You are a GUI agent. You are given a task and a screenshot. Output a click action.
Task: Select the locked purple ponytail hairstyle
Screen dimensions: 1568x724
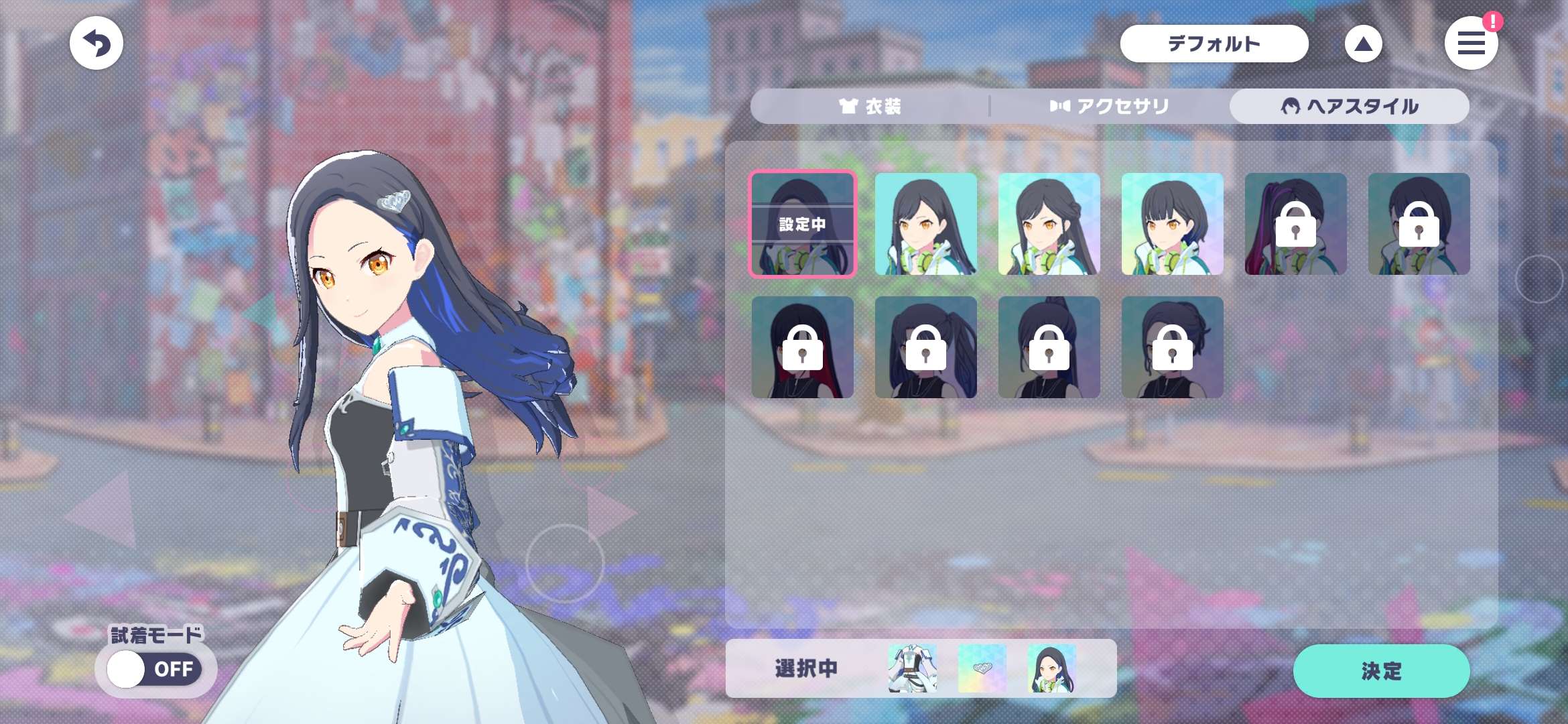[x=1295, y=224]
